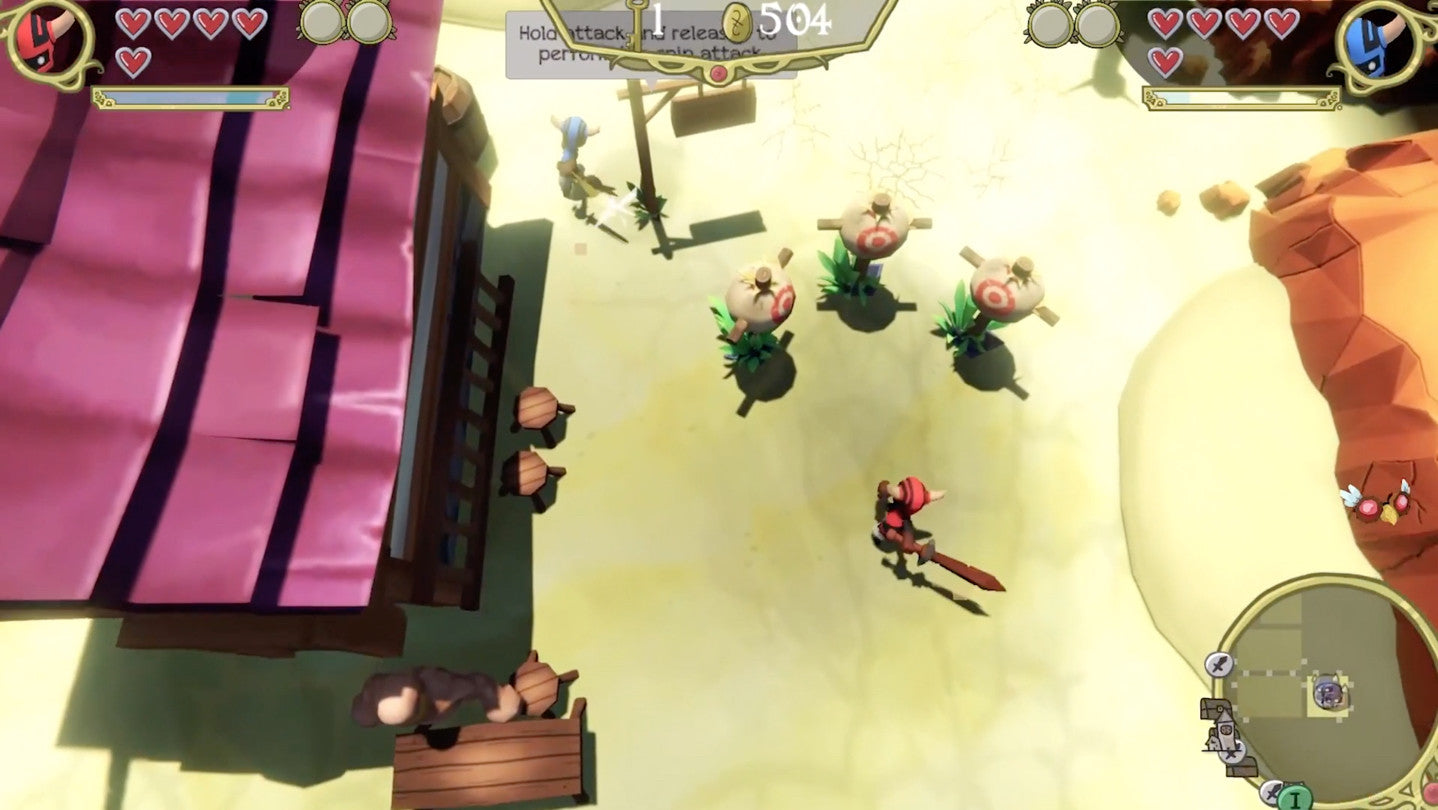
Task: Click the middle sword marker on the minimap
Action: click(x=1231, y=753)
